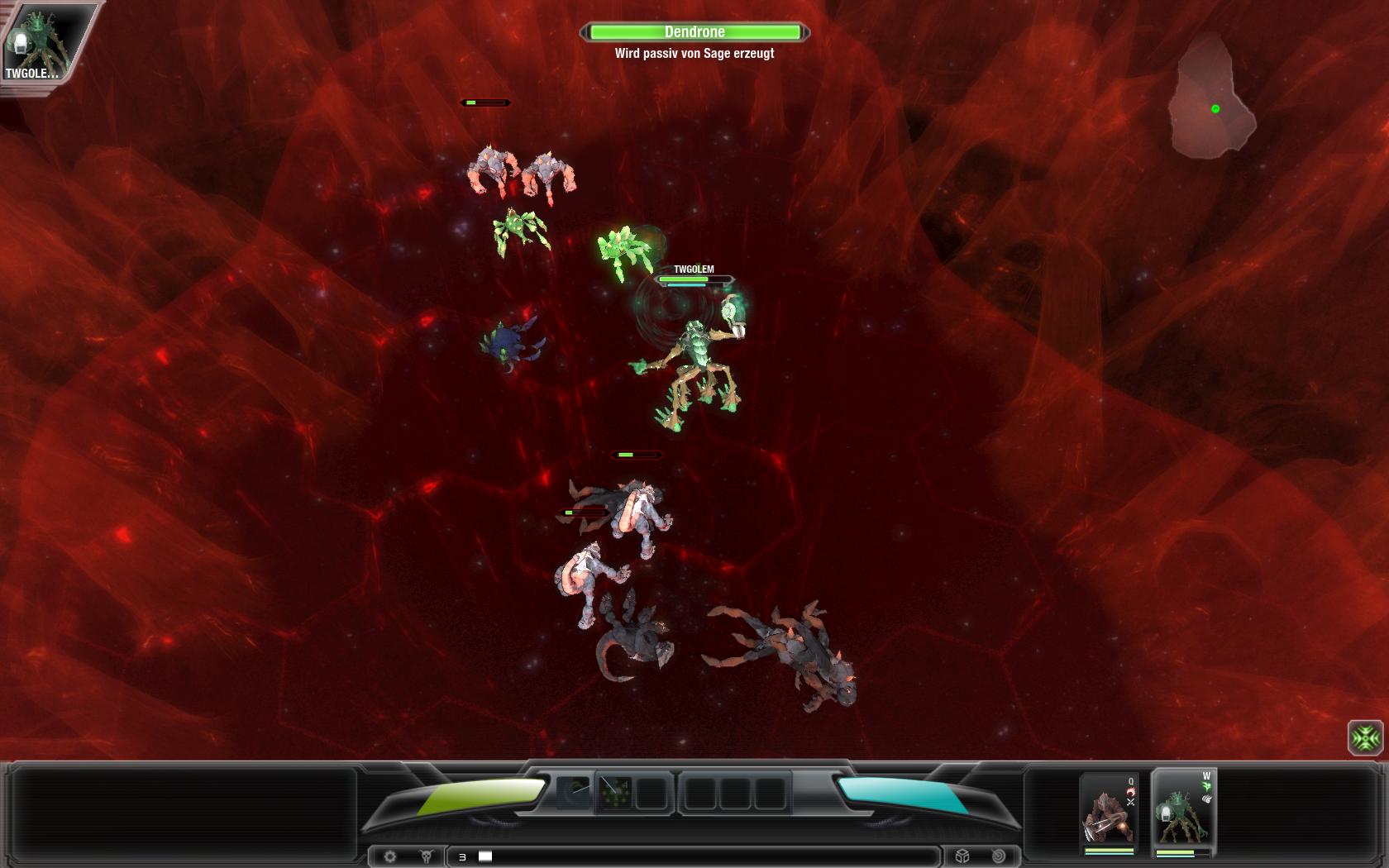Viewport: 1389px width, 868px height.
Task: Toggle the starburst ability slot in the action bar
Action: click(x=616, y=792)
